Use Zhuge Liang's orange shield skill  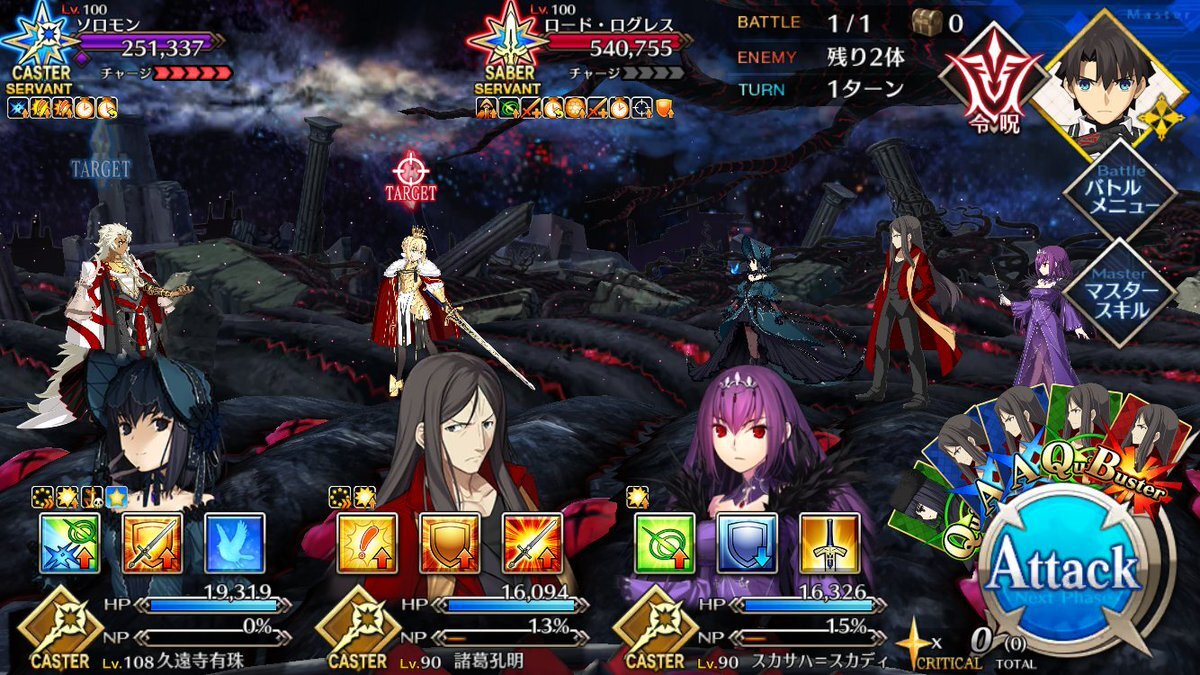[449, 543]
